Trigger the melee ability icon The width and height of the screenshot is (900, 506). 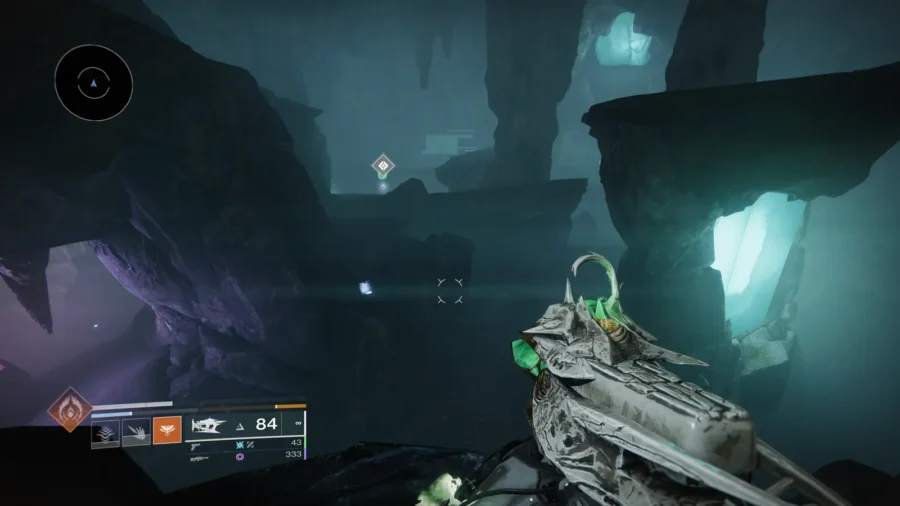tap(136, 432)
